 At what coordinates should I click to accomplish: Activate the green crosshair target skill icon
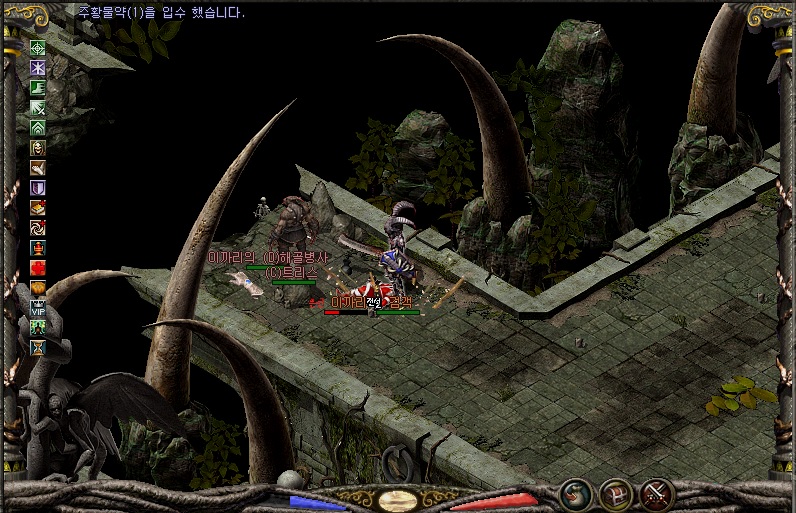tap(38, 47)
